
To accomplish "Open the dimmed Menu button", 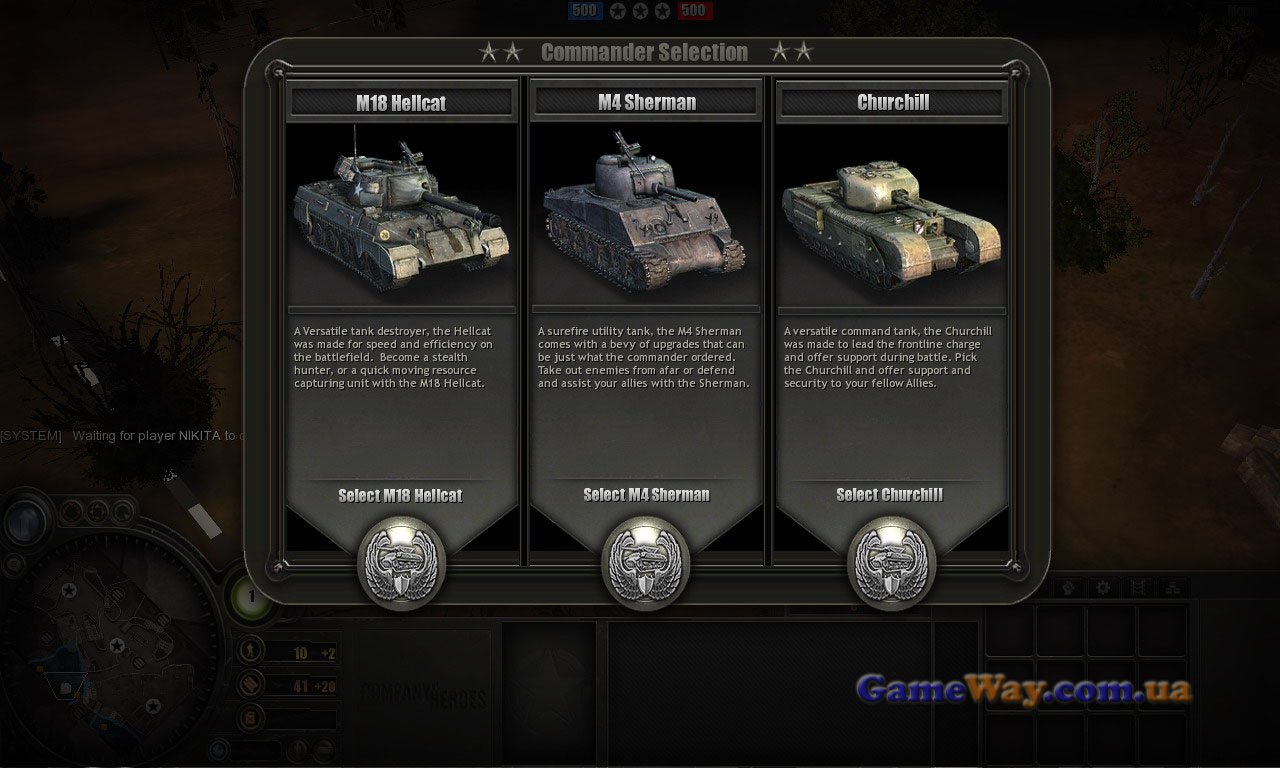I will [1241, 11].
